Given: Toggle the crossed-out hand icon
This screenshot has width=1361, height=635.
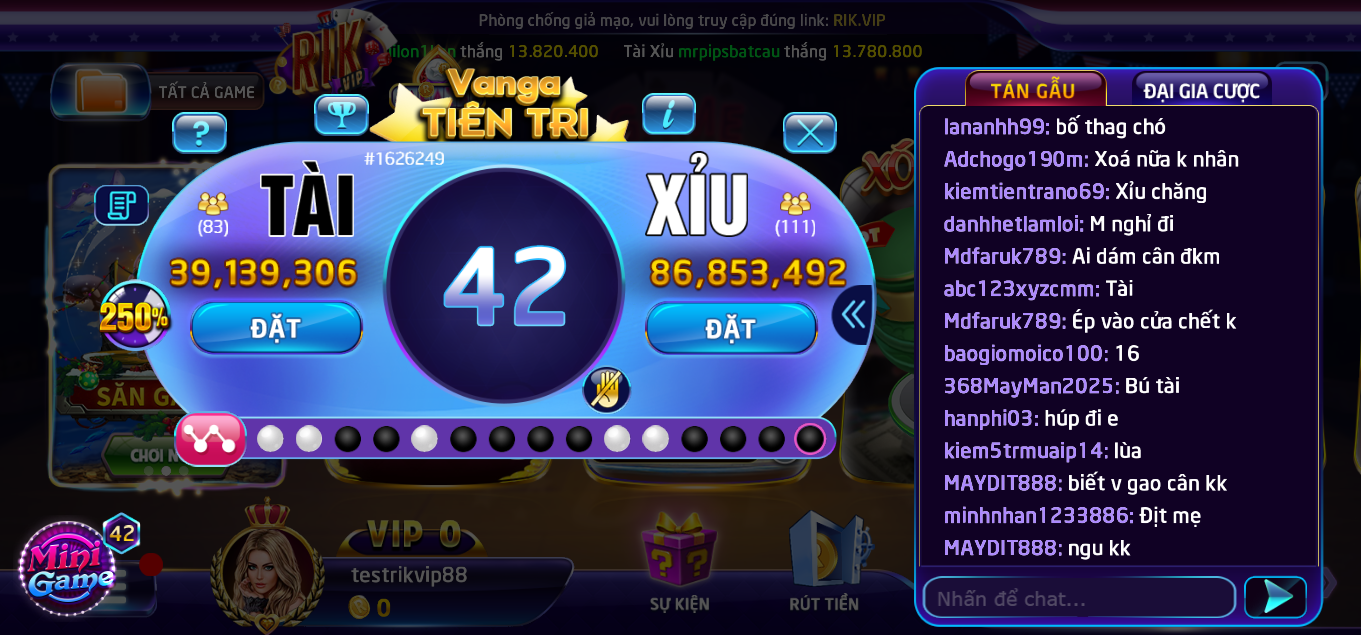Looking at the screenshot, I should pyautogui.click(x=606, y=389).
